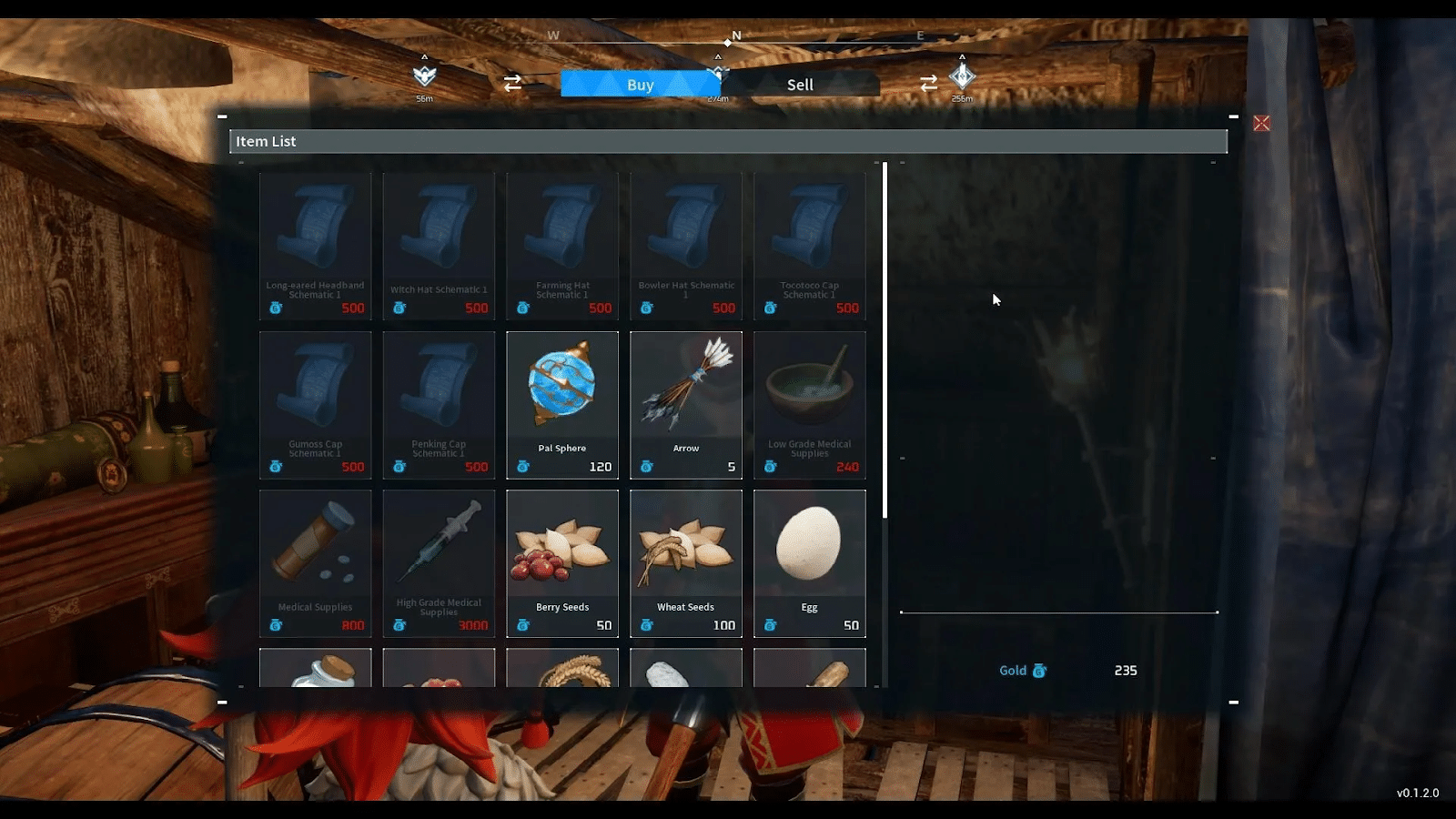Select the Medical Supplies bandage icon
This screenshot has width=1456, height=819.
point(315,544)
